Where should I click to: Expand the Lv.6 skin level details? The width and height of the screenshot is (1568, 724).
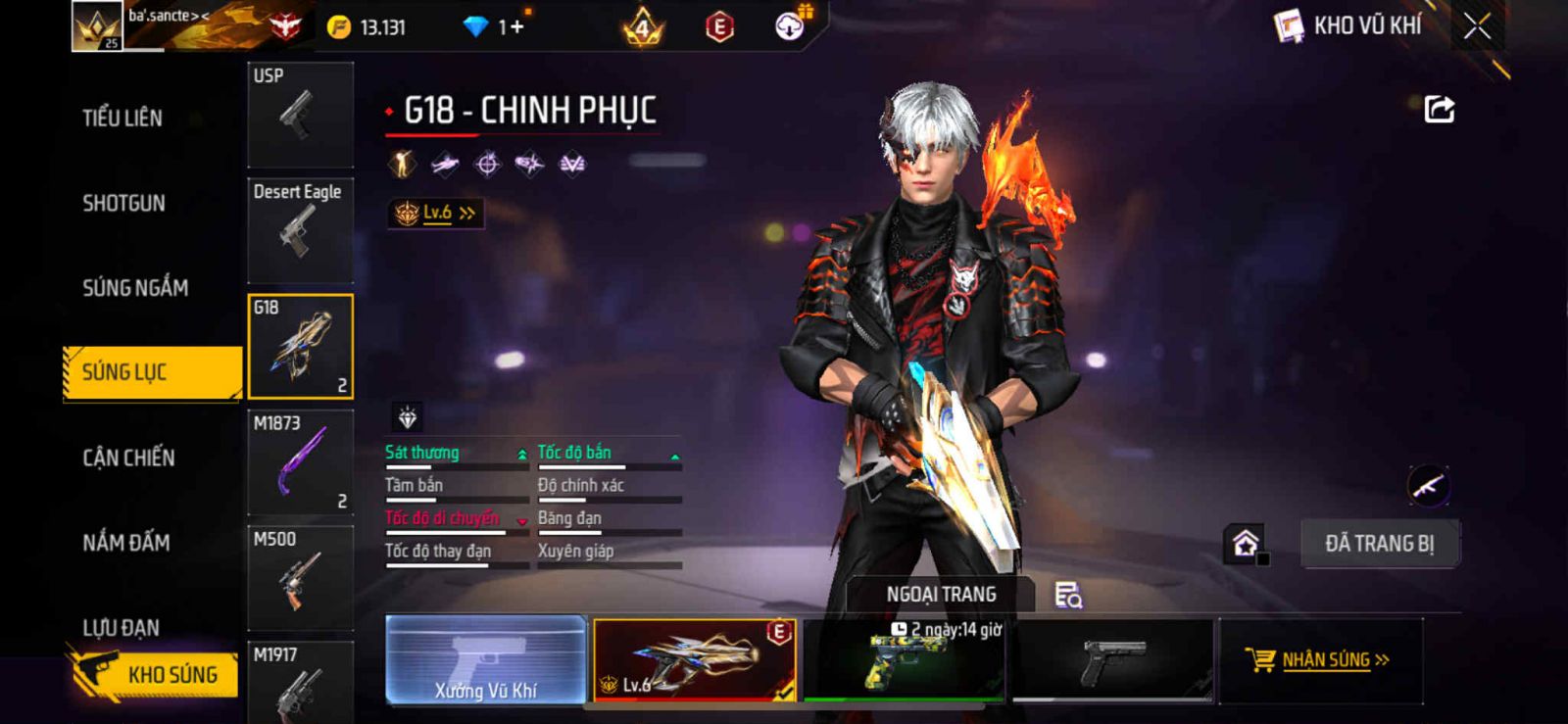click(436, 213)
